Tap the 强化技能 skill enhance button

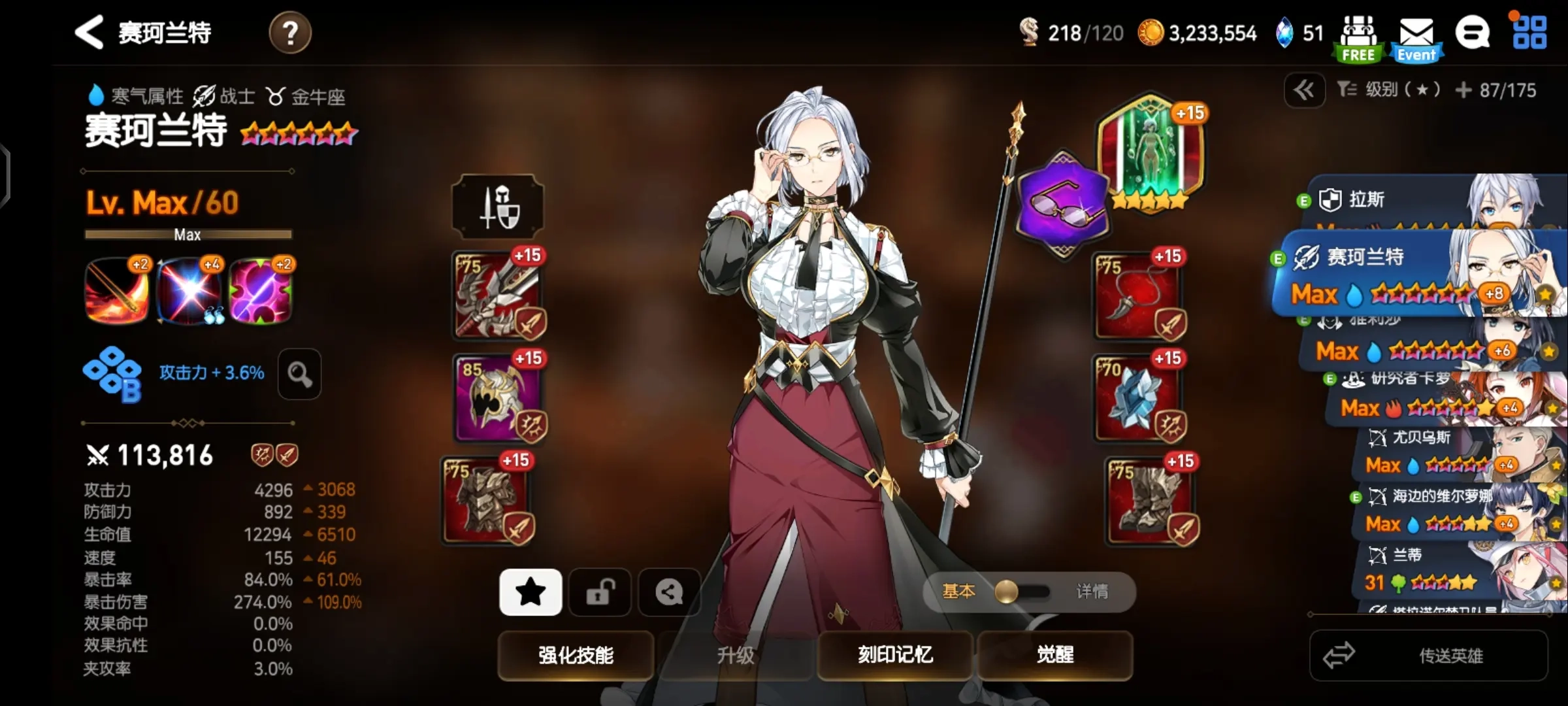click(x=576, y=655)
